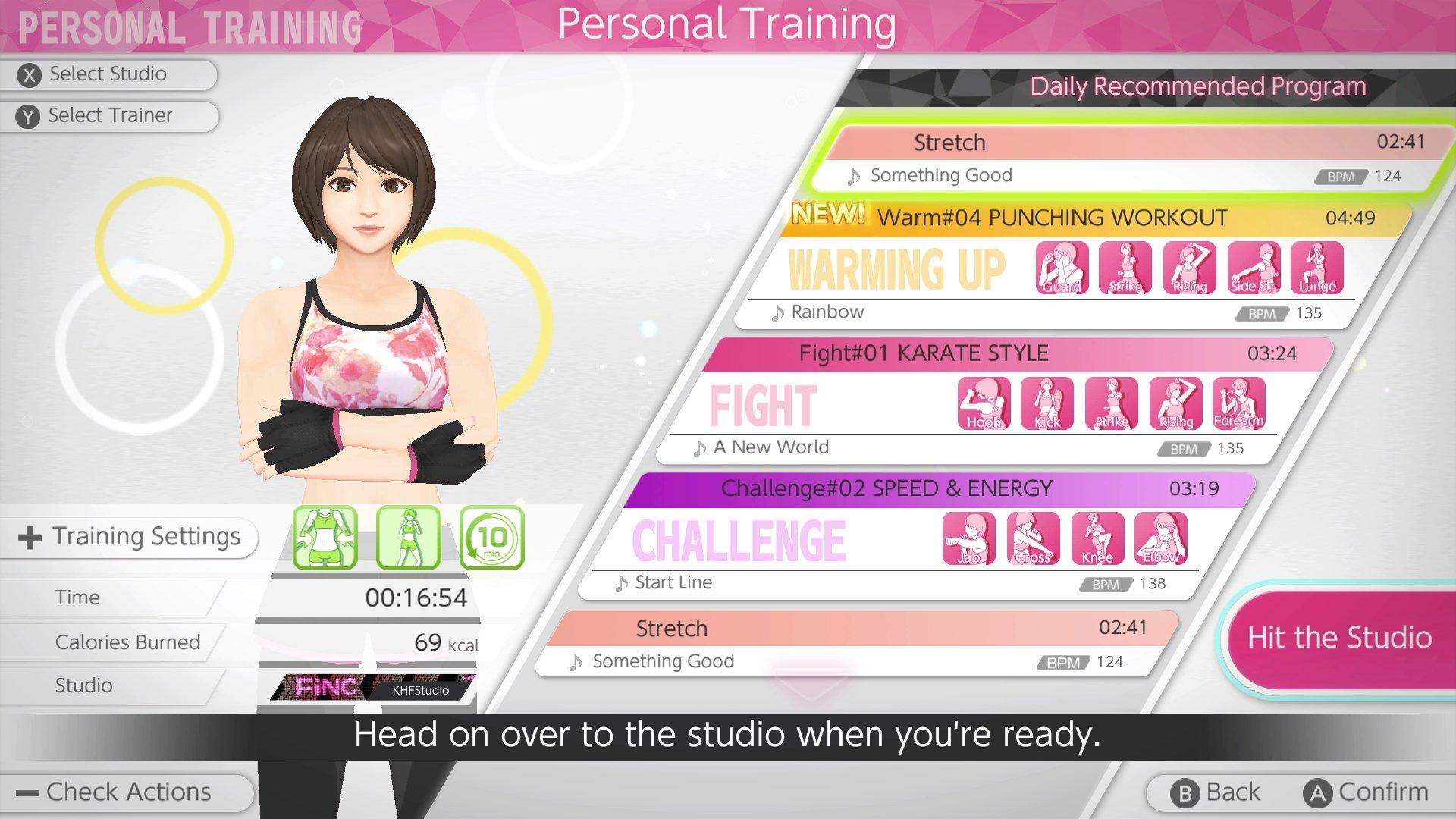Click the Kick move icon in the FIGHT section
The width and height of the screenshot is (1456, 819).
[1047, 403]
